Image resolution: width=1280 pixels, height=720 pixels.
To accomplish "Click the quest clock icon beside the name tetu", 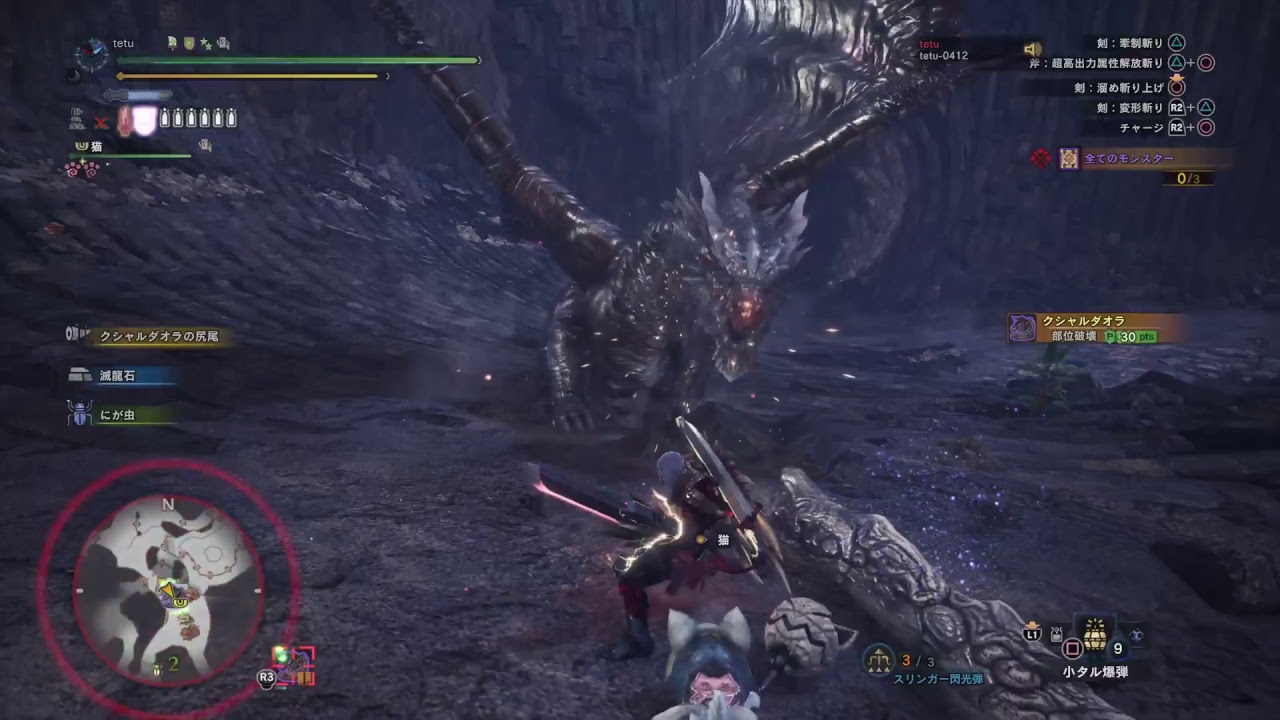I will (x=92, y=53).
